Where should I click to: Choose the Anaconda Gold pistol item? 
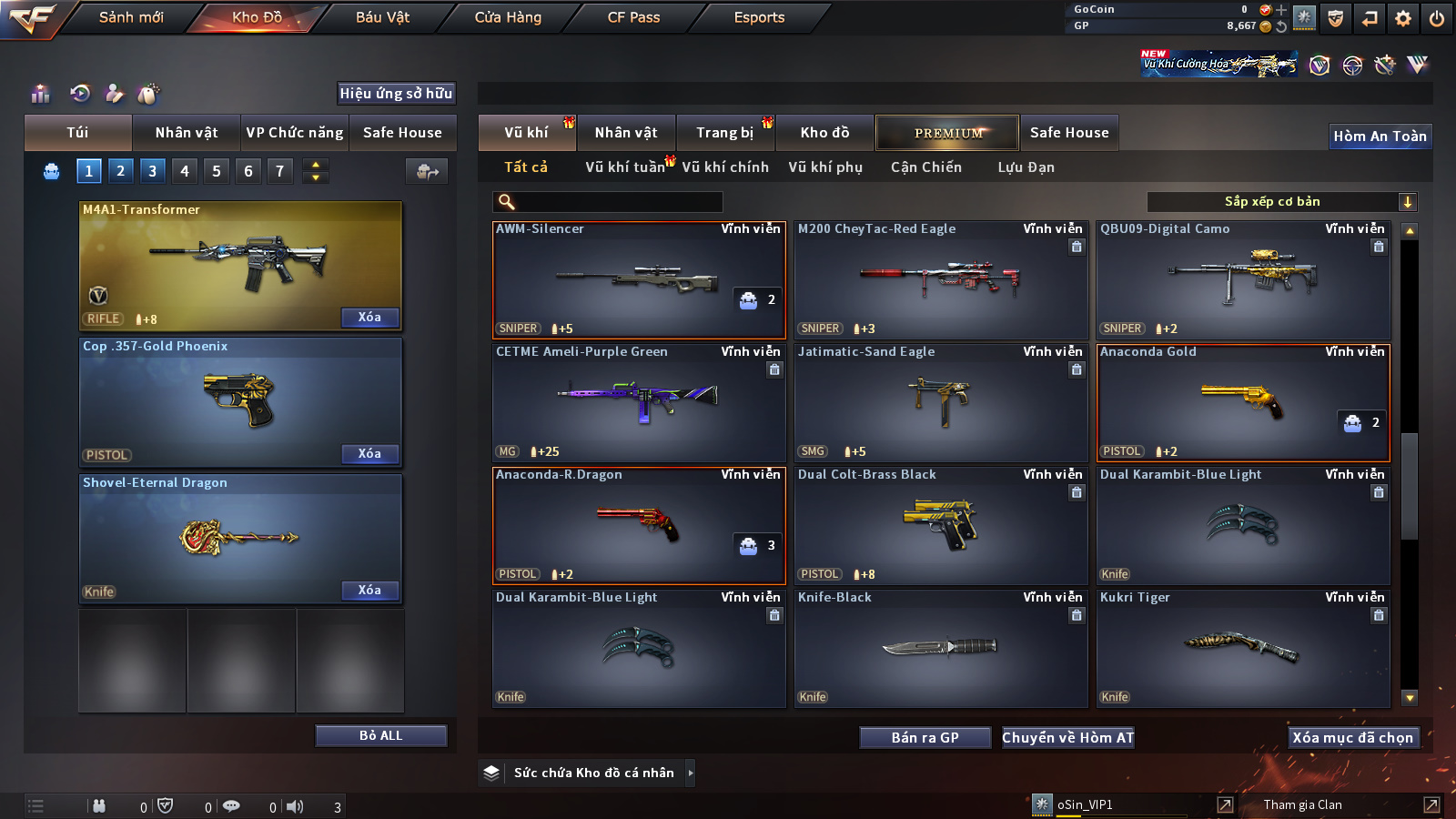tap(1242, 402)
